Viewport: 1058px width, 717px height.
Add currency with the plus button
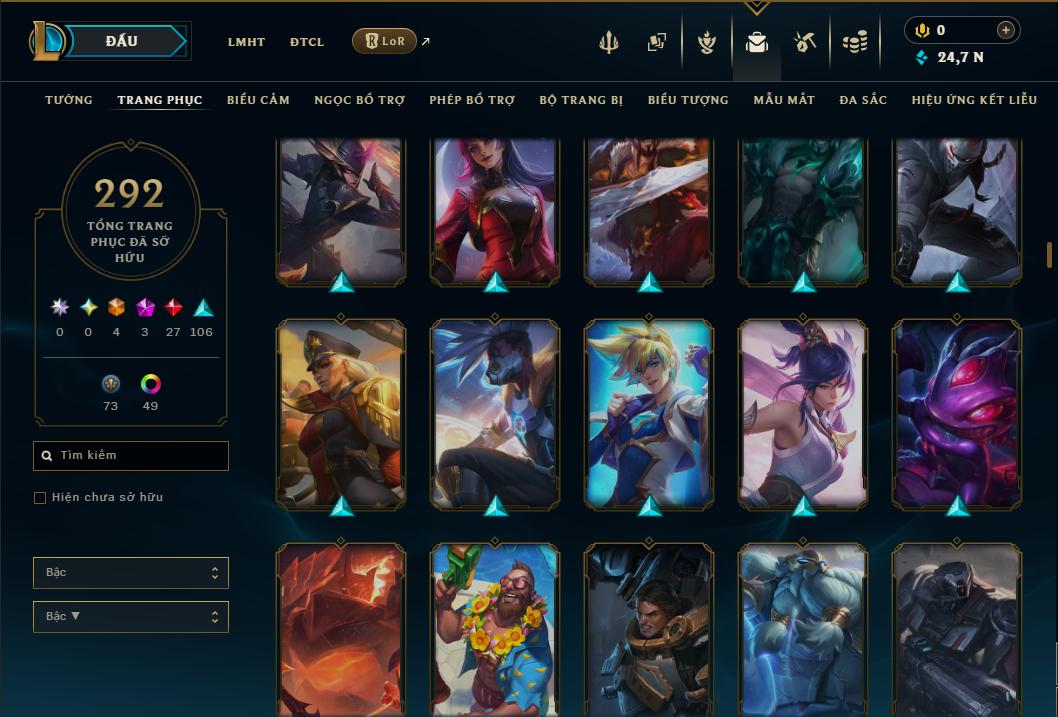tap(1006, 30)
